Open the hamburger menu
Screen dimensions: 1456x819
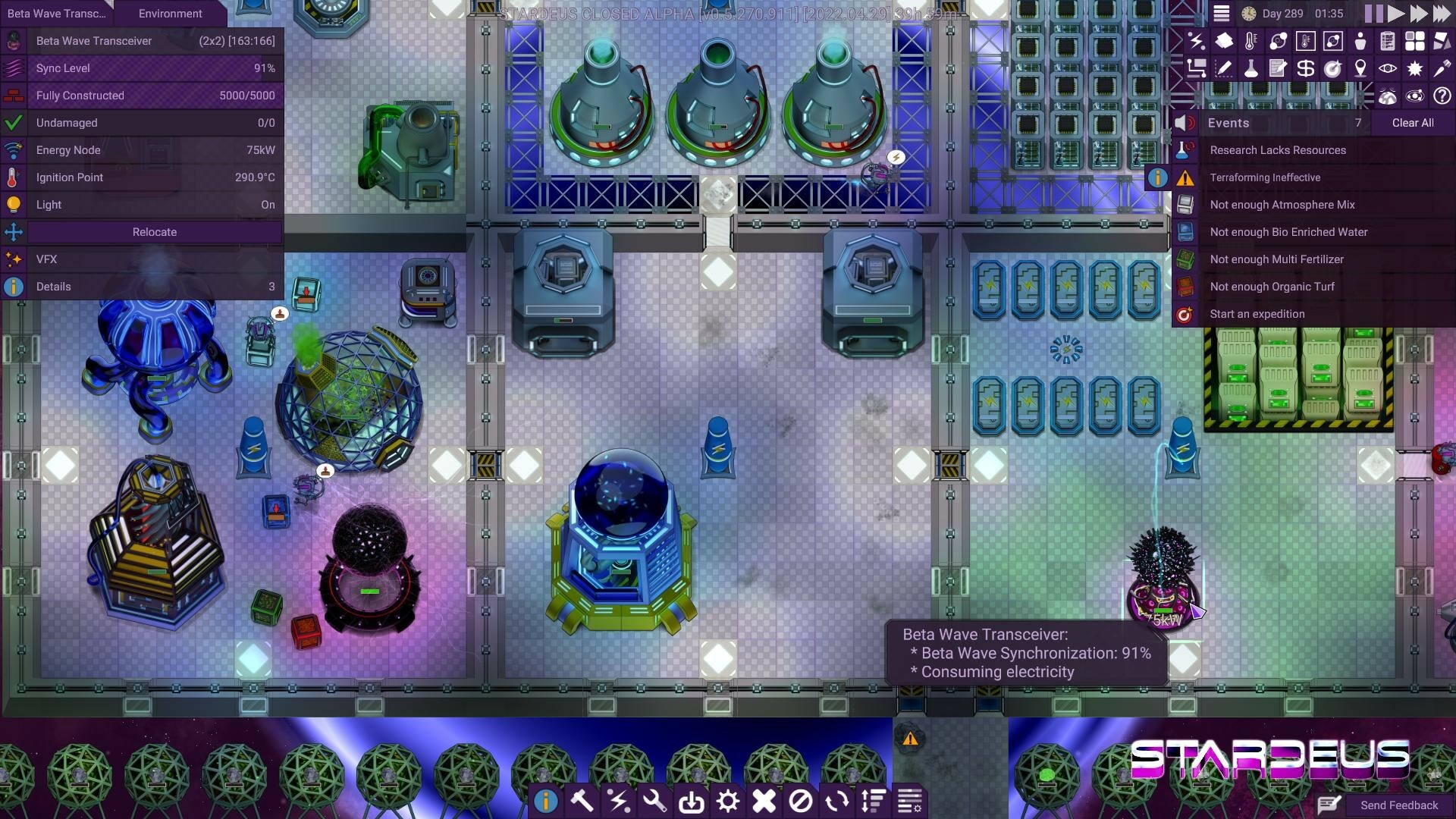1222,13
